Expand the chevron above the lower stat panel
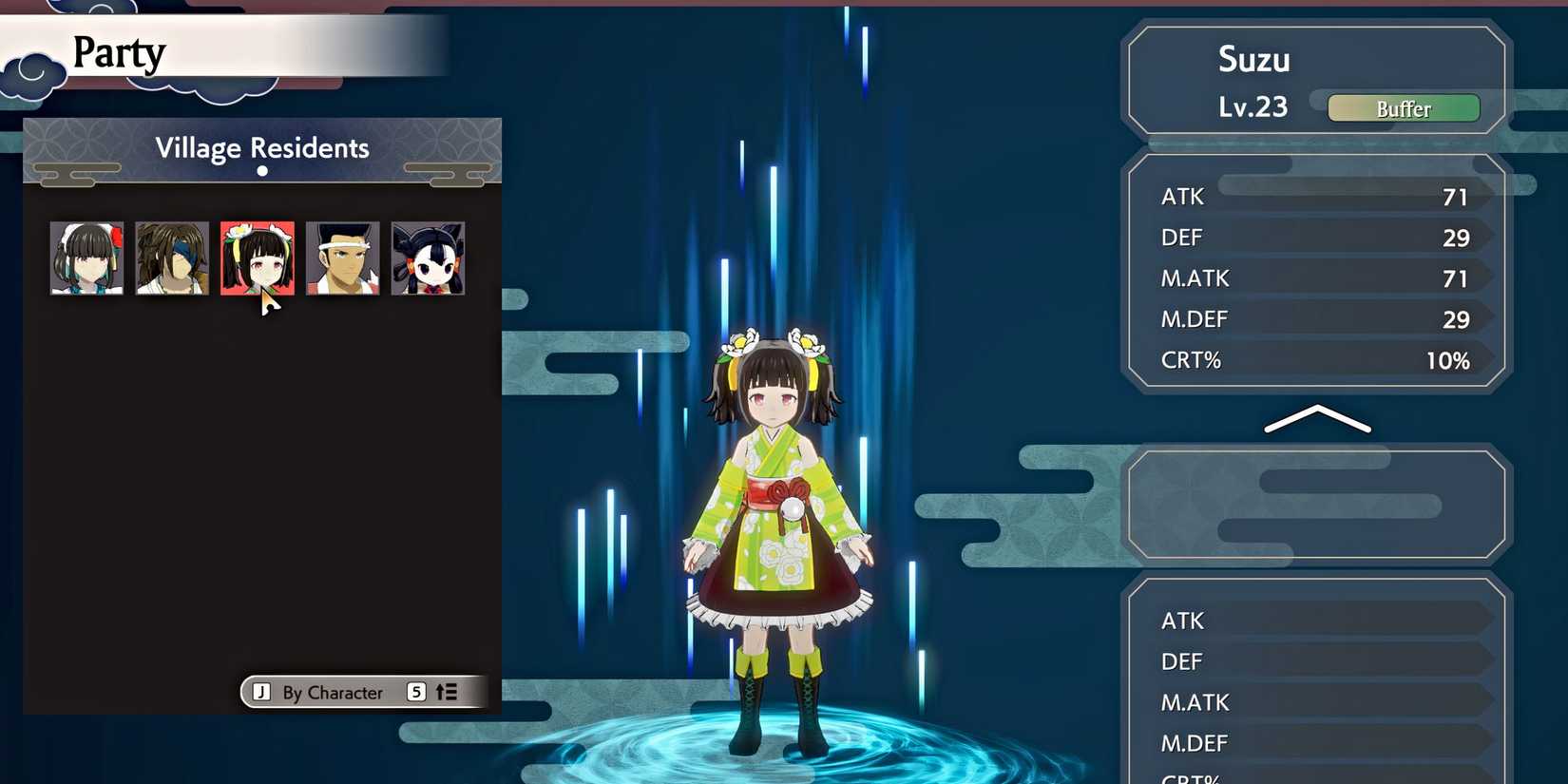1568x784 pixels. point(1316,419)
